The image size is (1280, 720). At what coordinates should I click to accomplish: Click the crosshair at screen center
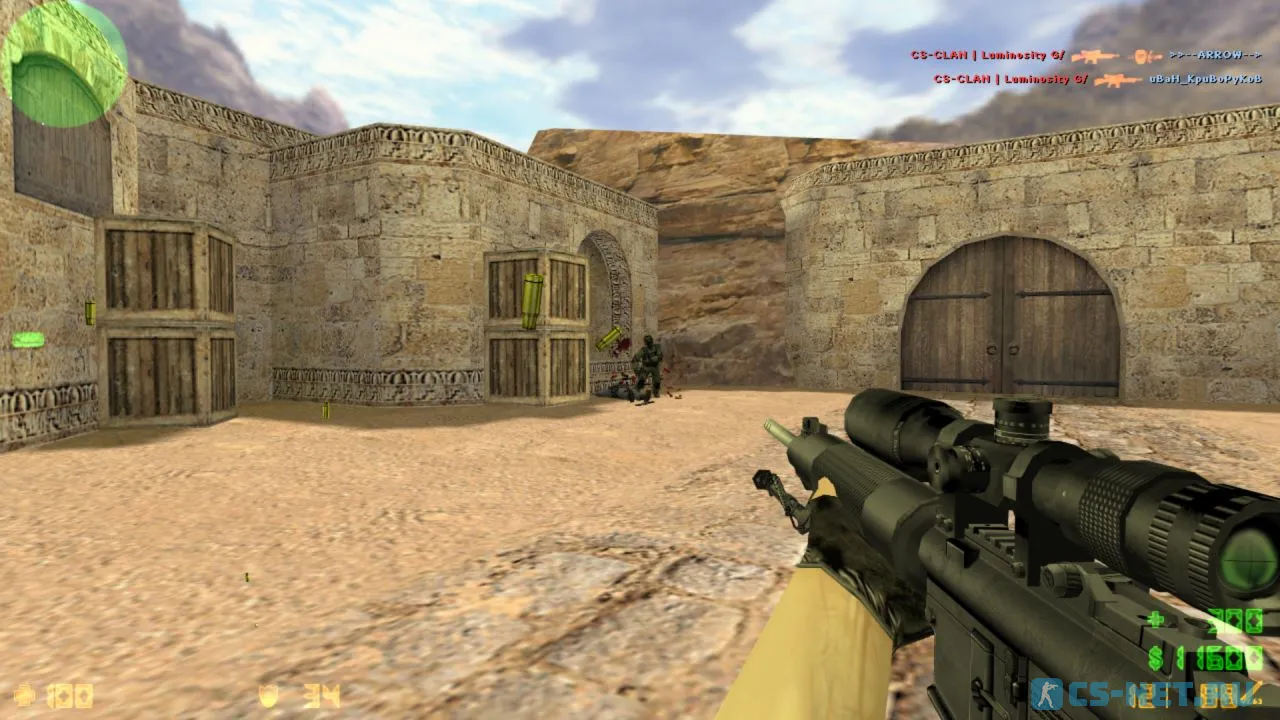pos(640,360)
